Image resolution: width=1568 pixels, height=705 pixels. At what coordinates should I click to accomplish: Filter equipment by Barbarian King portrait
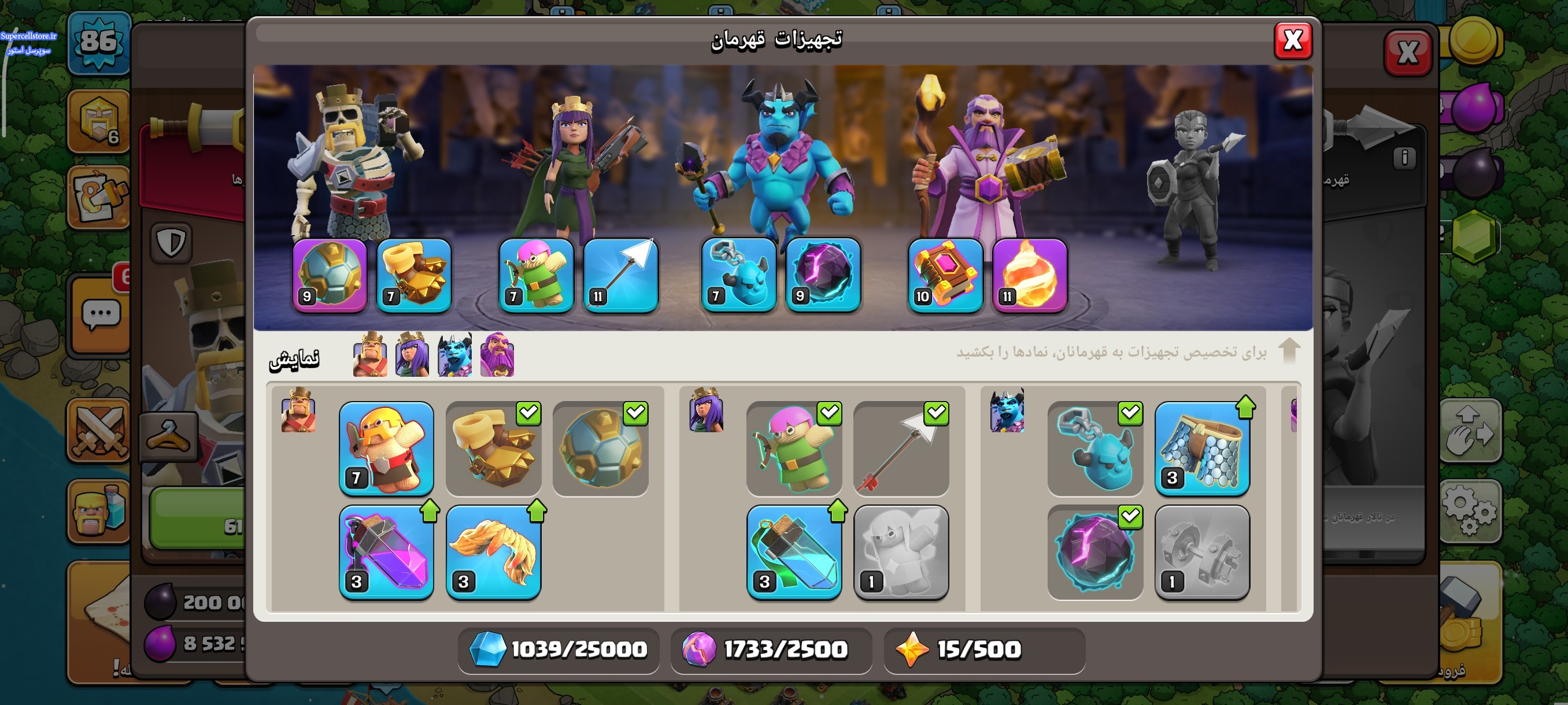point(370,355)
